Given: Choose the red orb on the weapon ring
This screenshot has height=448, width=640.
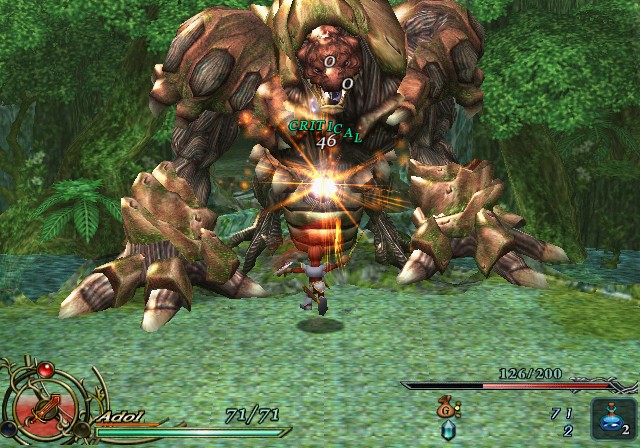Looking at the screenshot, I should (44, 371).
